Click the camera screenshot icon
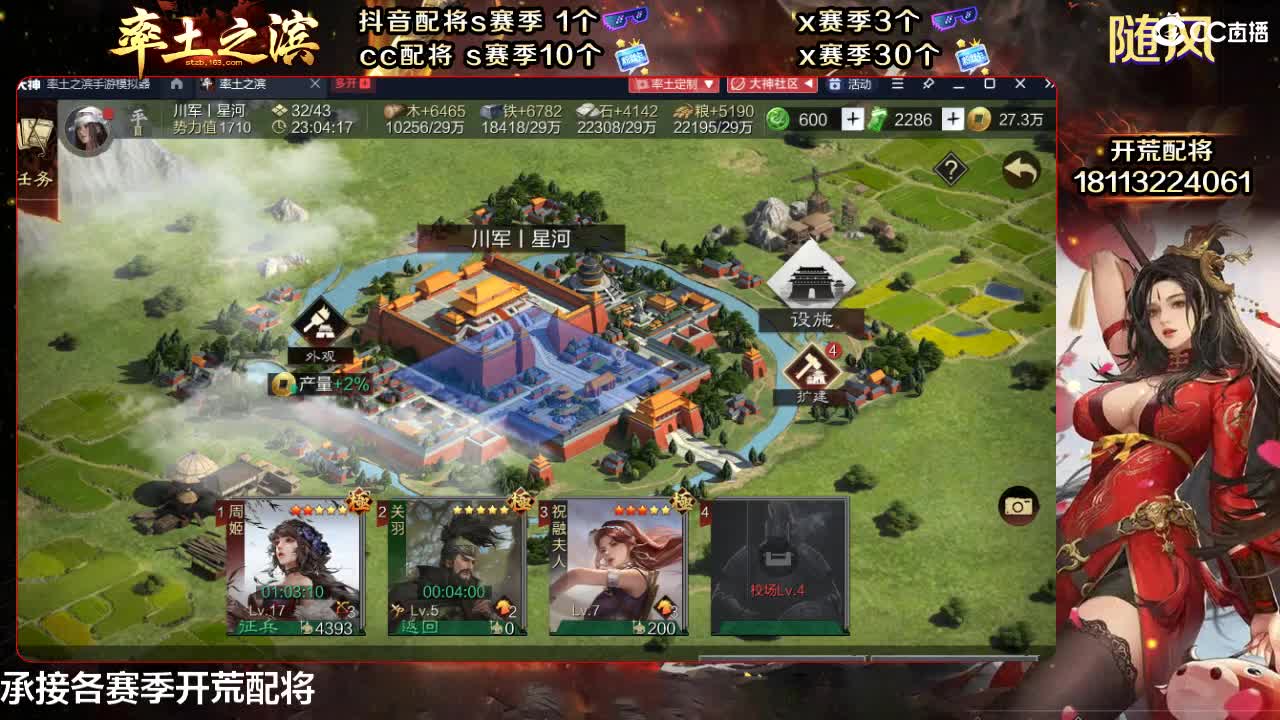The width and height of the screenshot is (1280, 720). [1017, 506]
